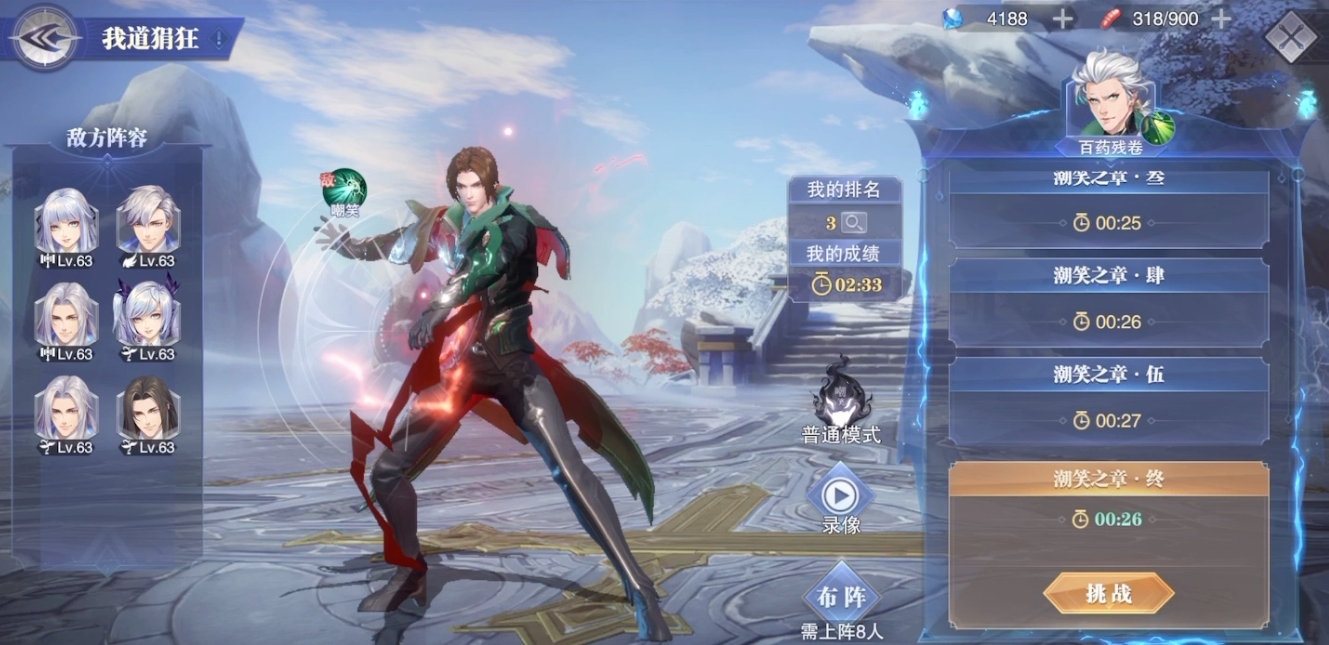View the ranking via the magnifier icon

854,223
